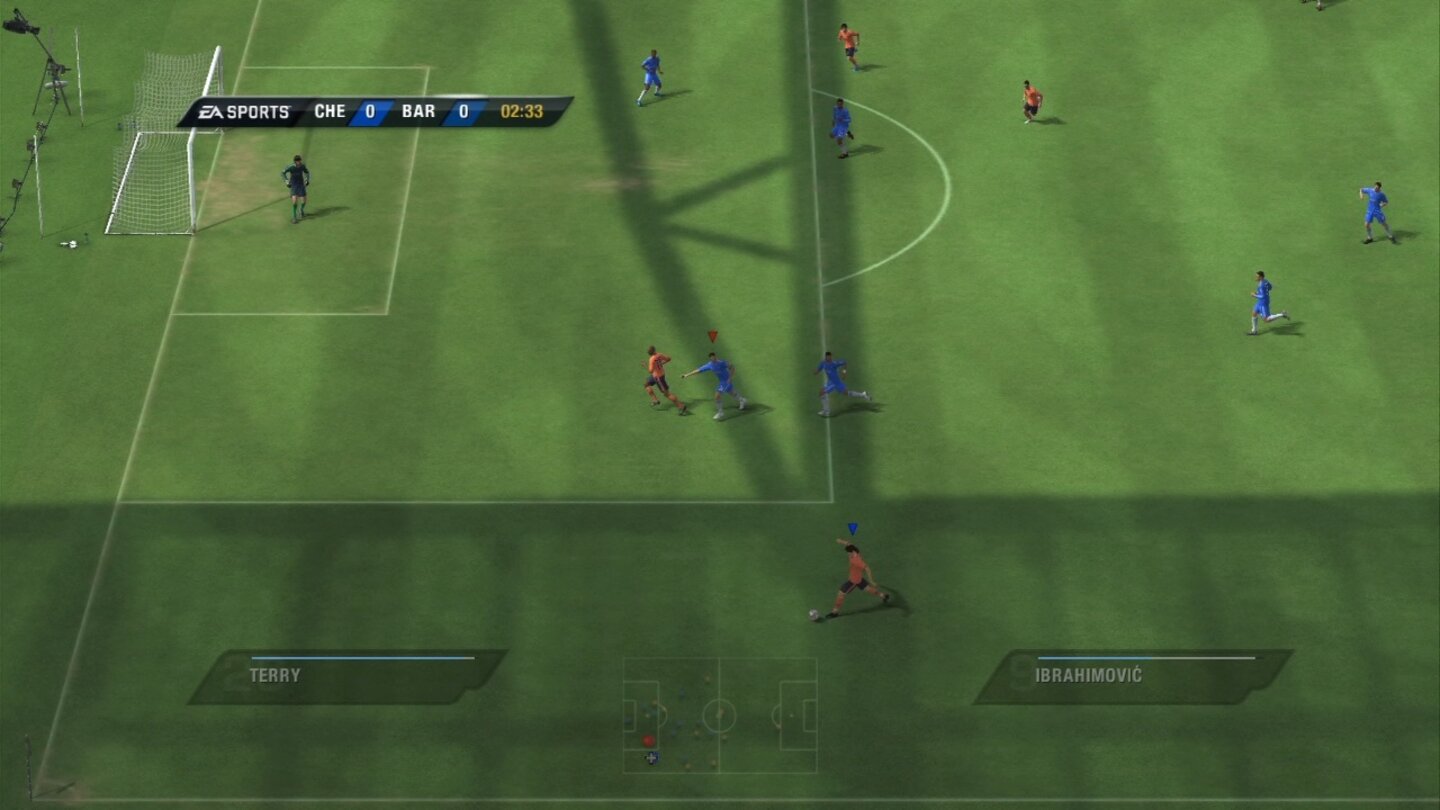Click the blue cross player marker on the radar

[x=652, y=757]
